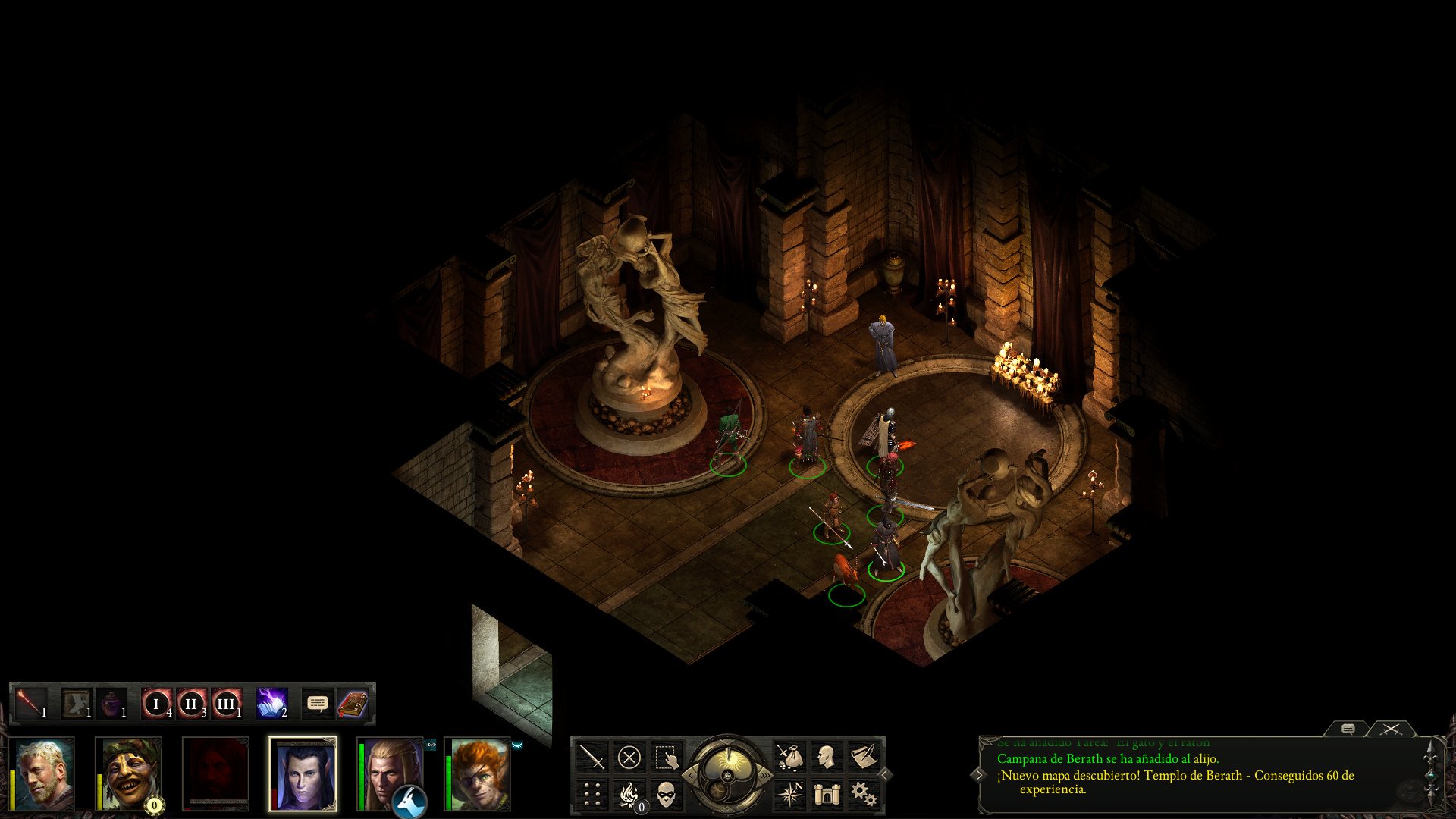Collapse the action bar via its side chevron
This screenshot has height=819, width=1456.
tap(884, 773)
